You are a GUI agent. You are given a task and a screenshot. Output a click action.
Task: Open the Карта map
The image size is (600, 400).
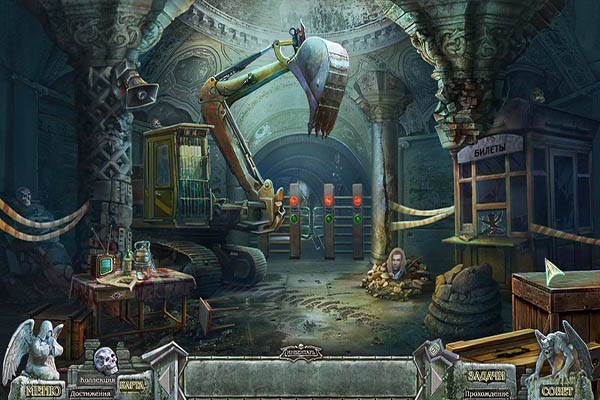133,383
